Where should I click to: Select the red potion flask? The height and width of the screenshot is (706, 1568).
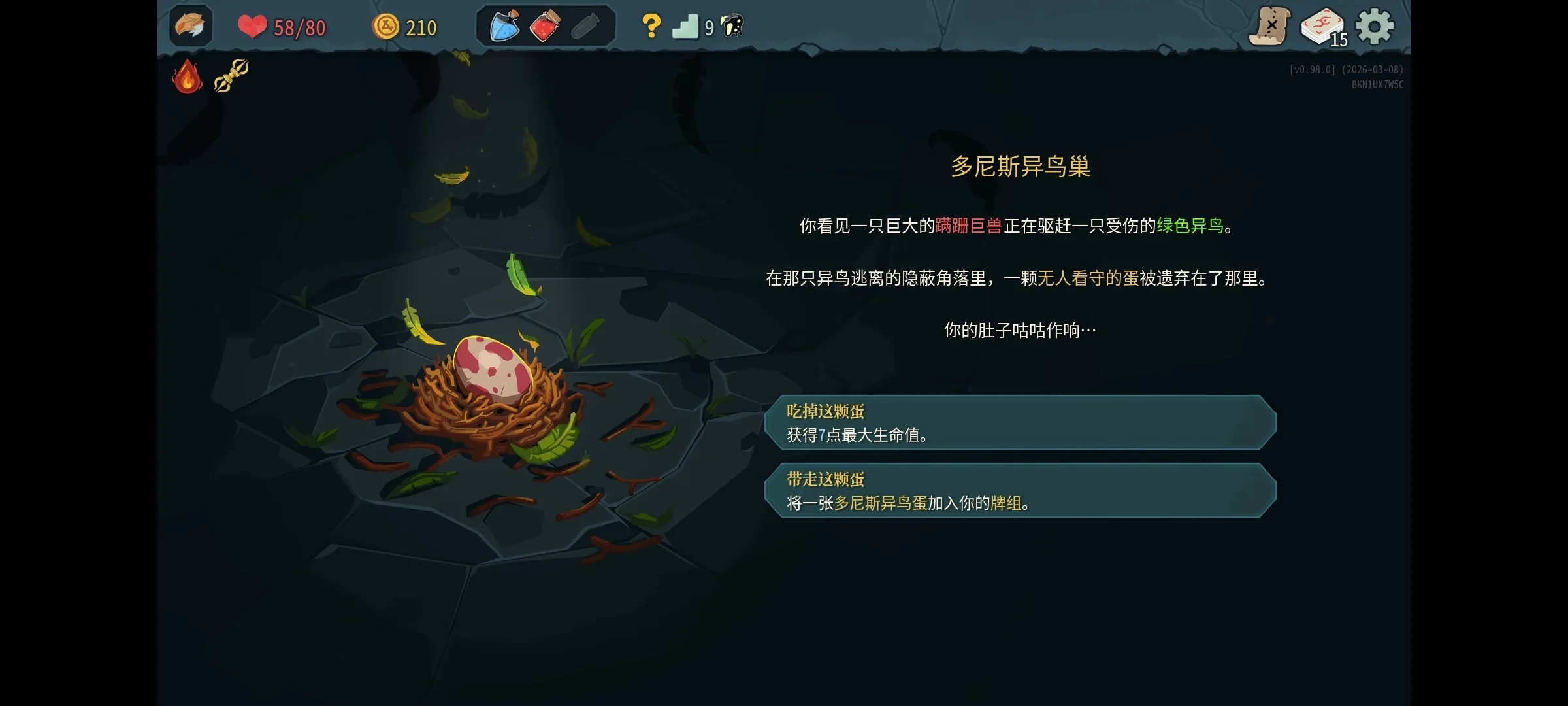(546, 26)
